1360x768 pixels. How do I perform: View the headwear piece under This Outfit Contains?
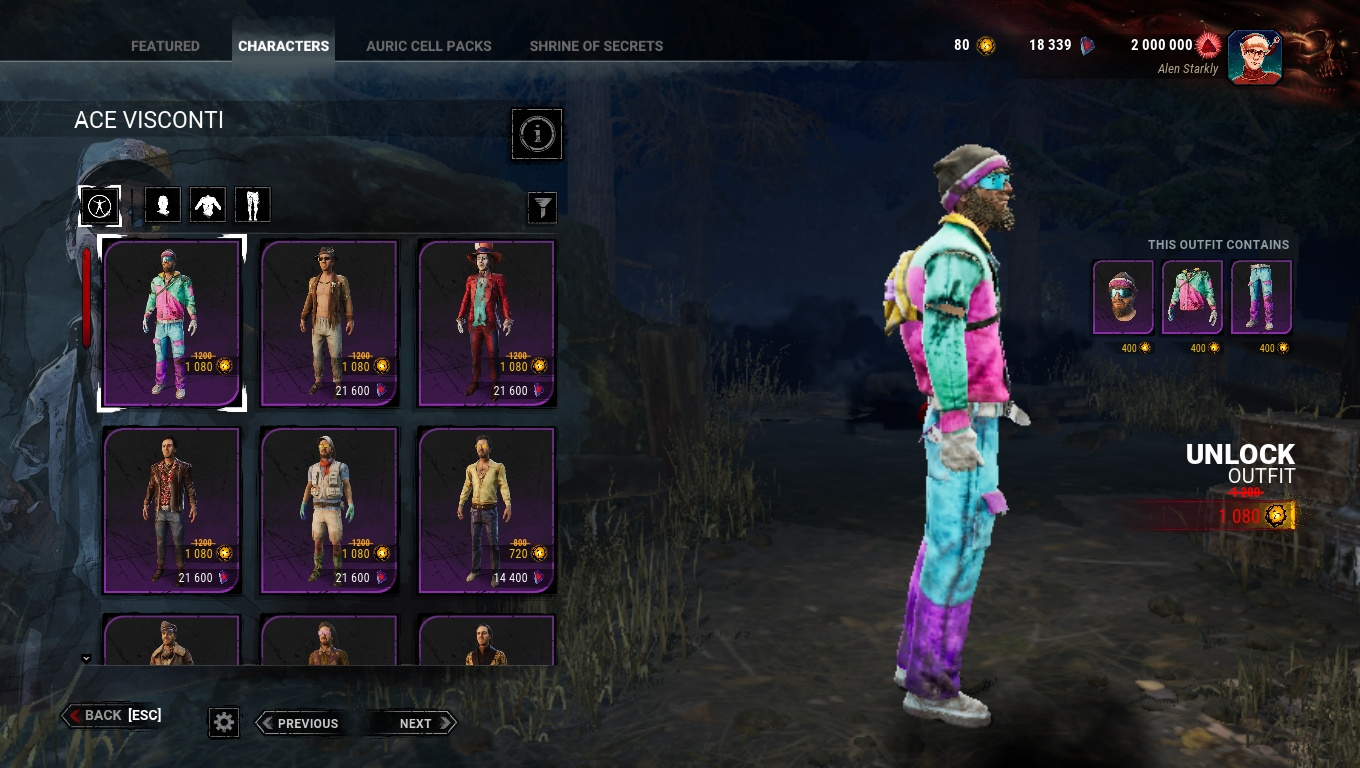(1122, 295)
